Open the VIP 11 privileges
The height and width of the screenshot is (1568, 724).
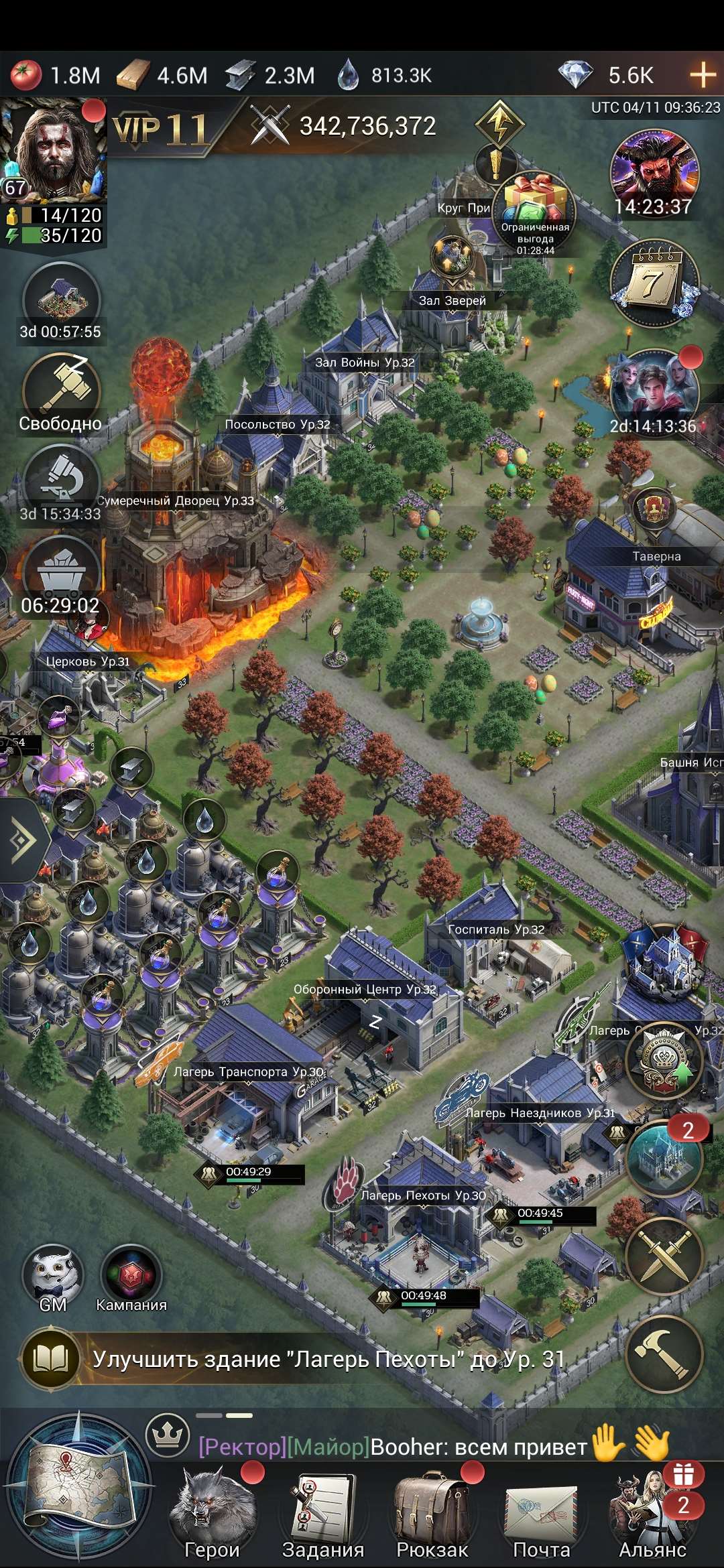[161, 129]
